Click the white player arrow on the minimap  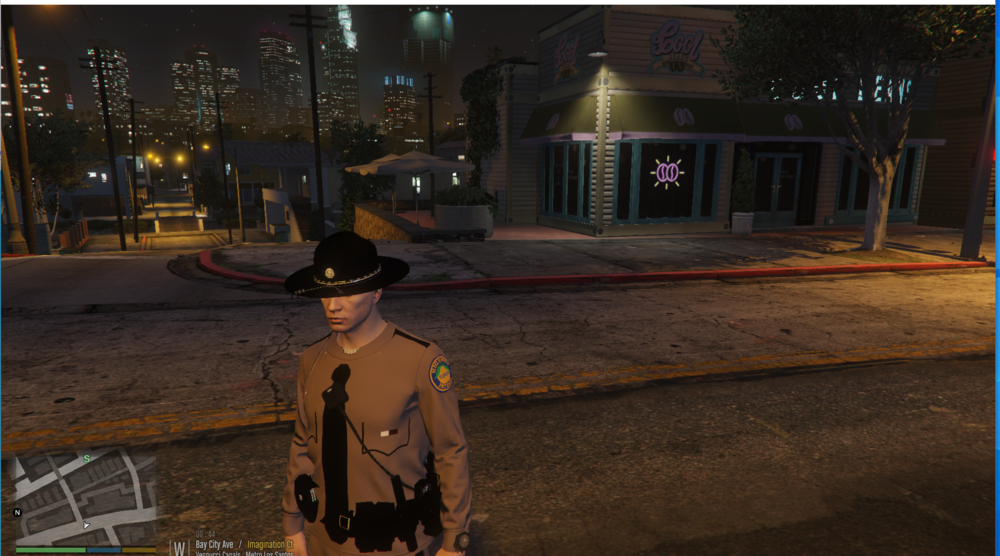tap(86, 524)
